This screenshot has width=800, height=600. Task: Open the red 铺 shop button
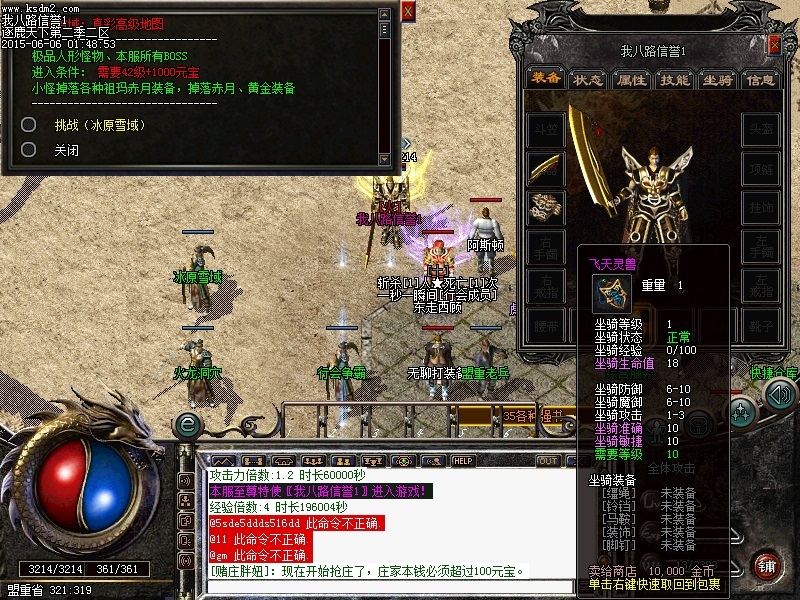point(768,564)
